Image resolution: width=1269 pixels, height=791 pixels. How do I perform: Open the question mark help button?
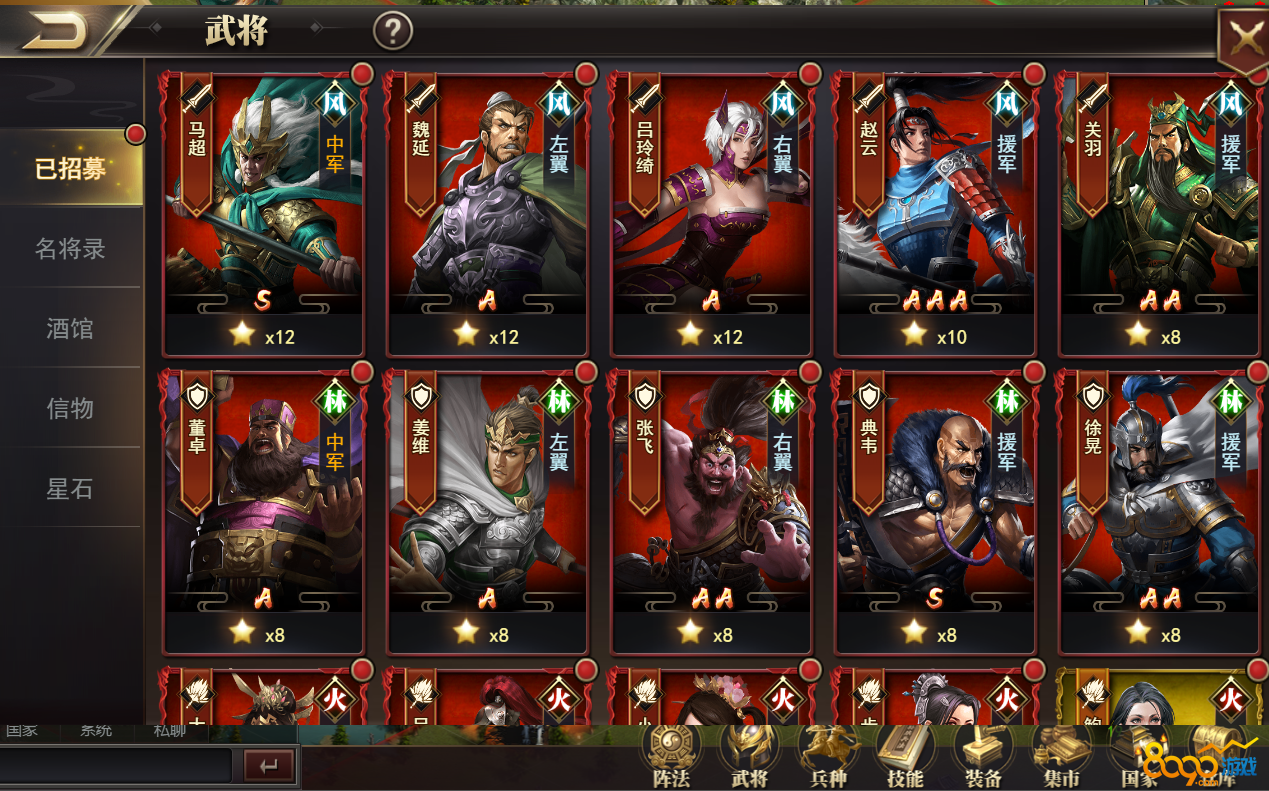click(x=393, y=32)
